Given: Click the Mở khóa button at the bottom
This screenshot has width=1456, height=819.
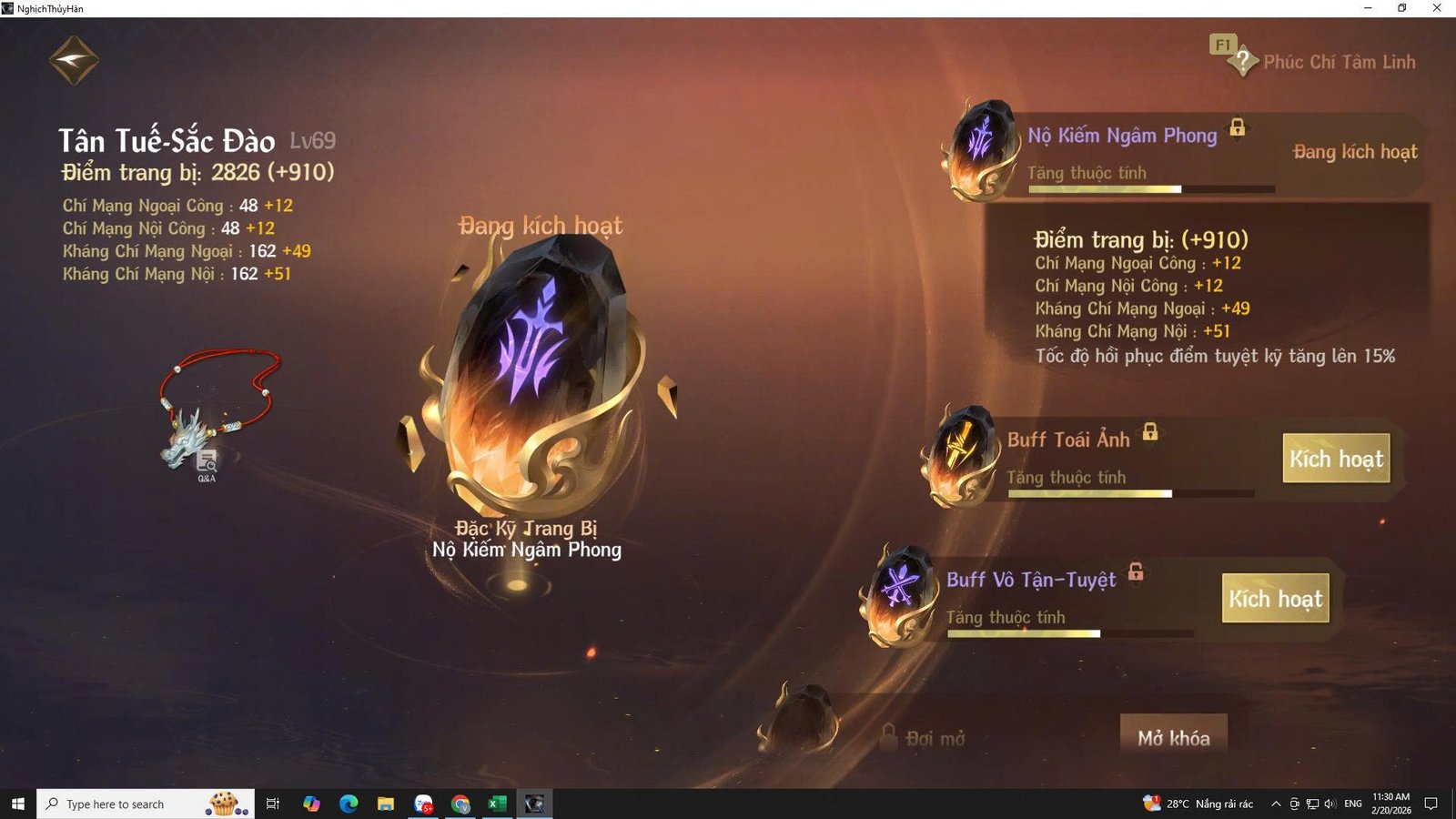Looking at the screenshot, I should (1174, 739).
